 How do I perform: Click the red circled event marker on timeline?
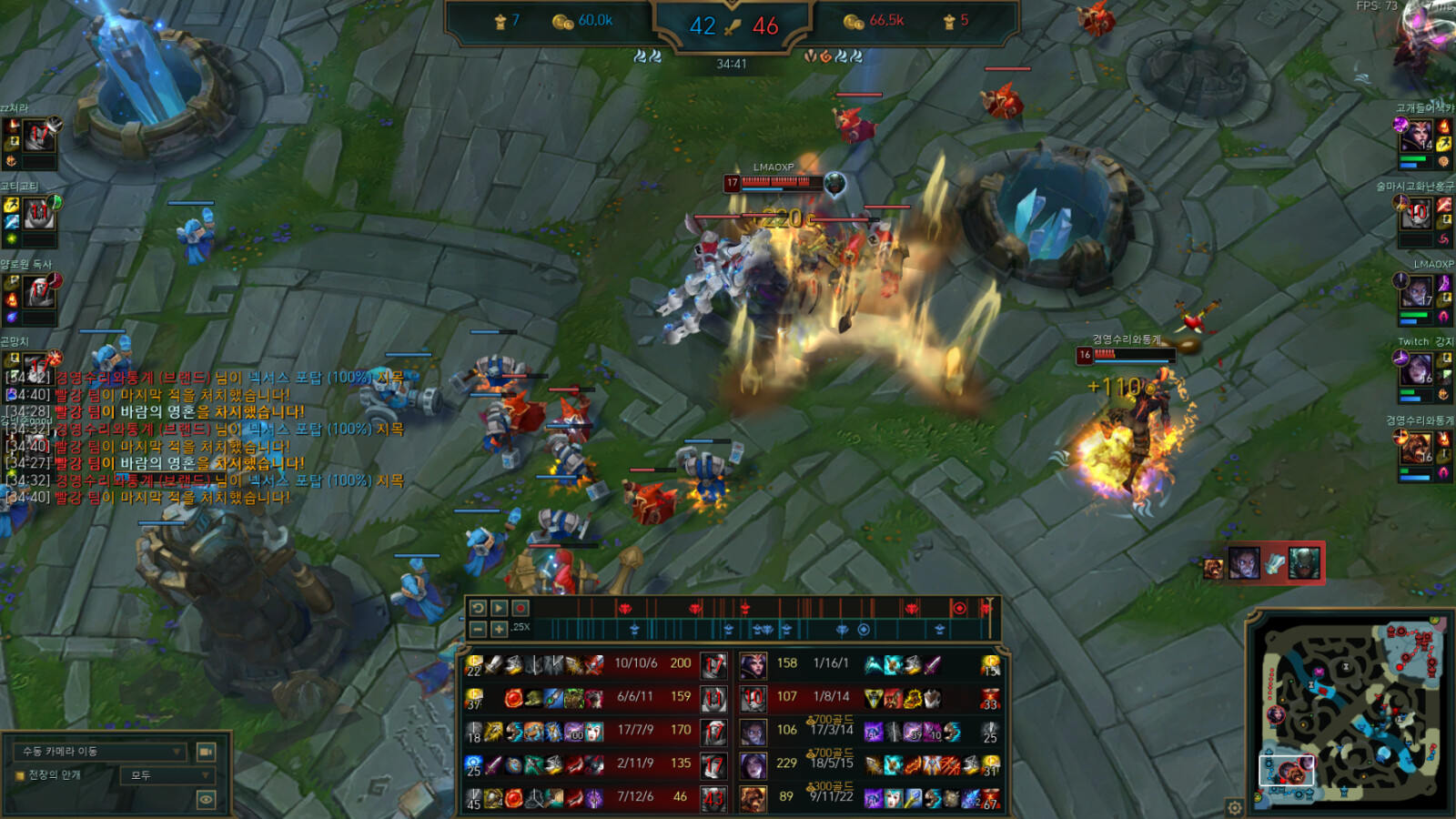959,608
